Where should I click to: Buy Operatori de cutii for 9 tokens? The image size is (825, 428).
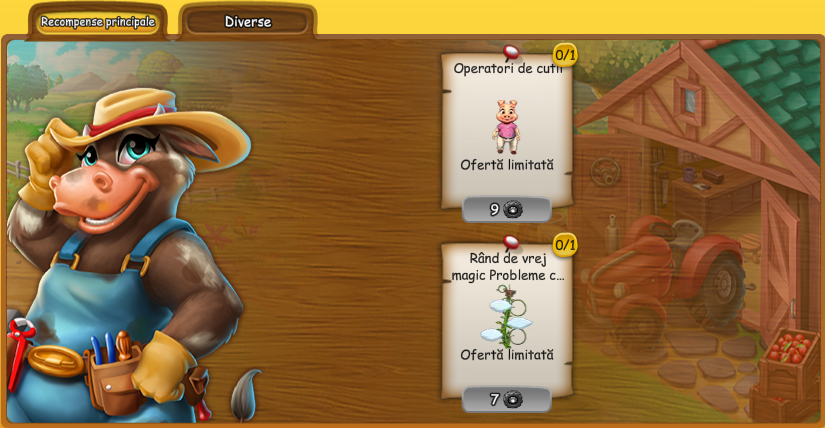click(x=507, y=209)
